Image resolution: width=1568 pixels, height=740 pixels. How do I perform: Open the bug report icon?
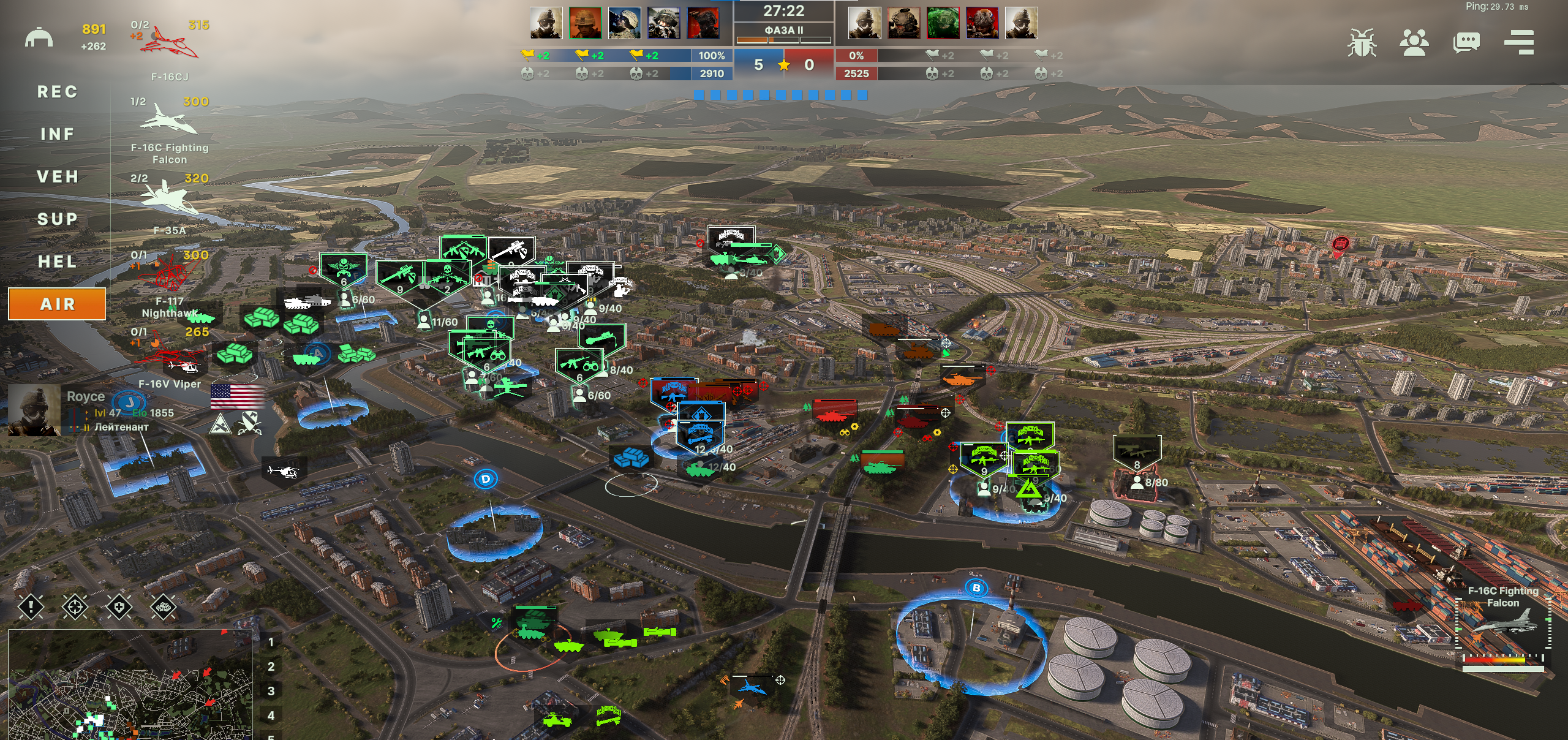pyautogui.click(x=1362, y=42)
